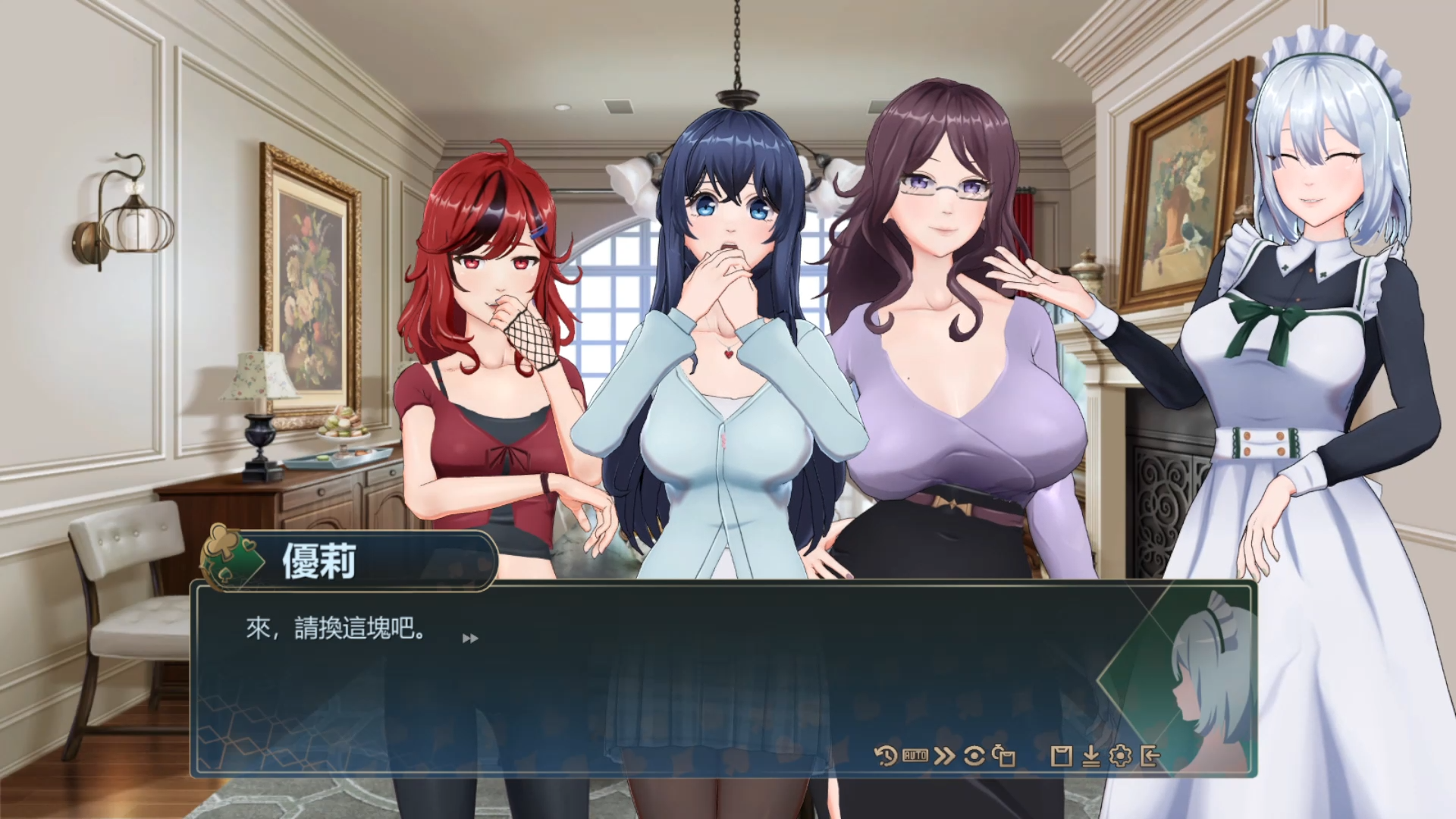The width and height of the screenshot is (1456, 819).
Task: Toggle AUTO play mode
Action: click(x=915, y=756)
